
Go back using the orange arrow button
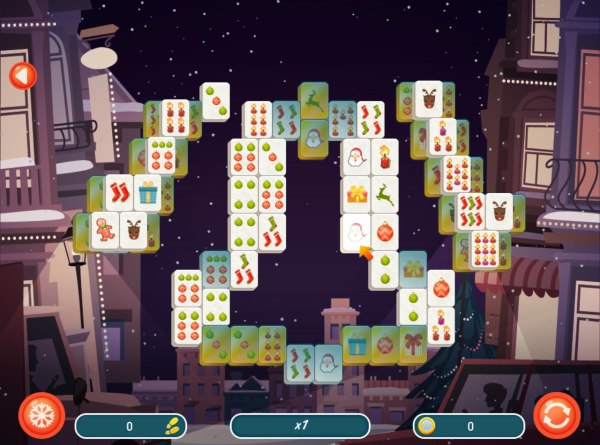21,75
